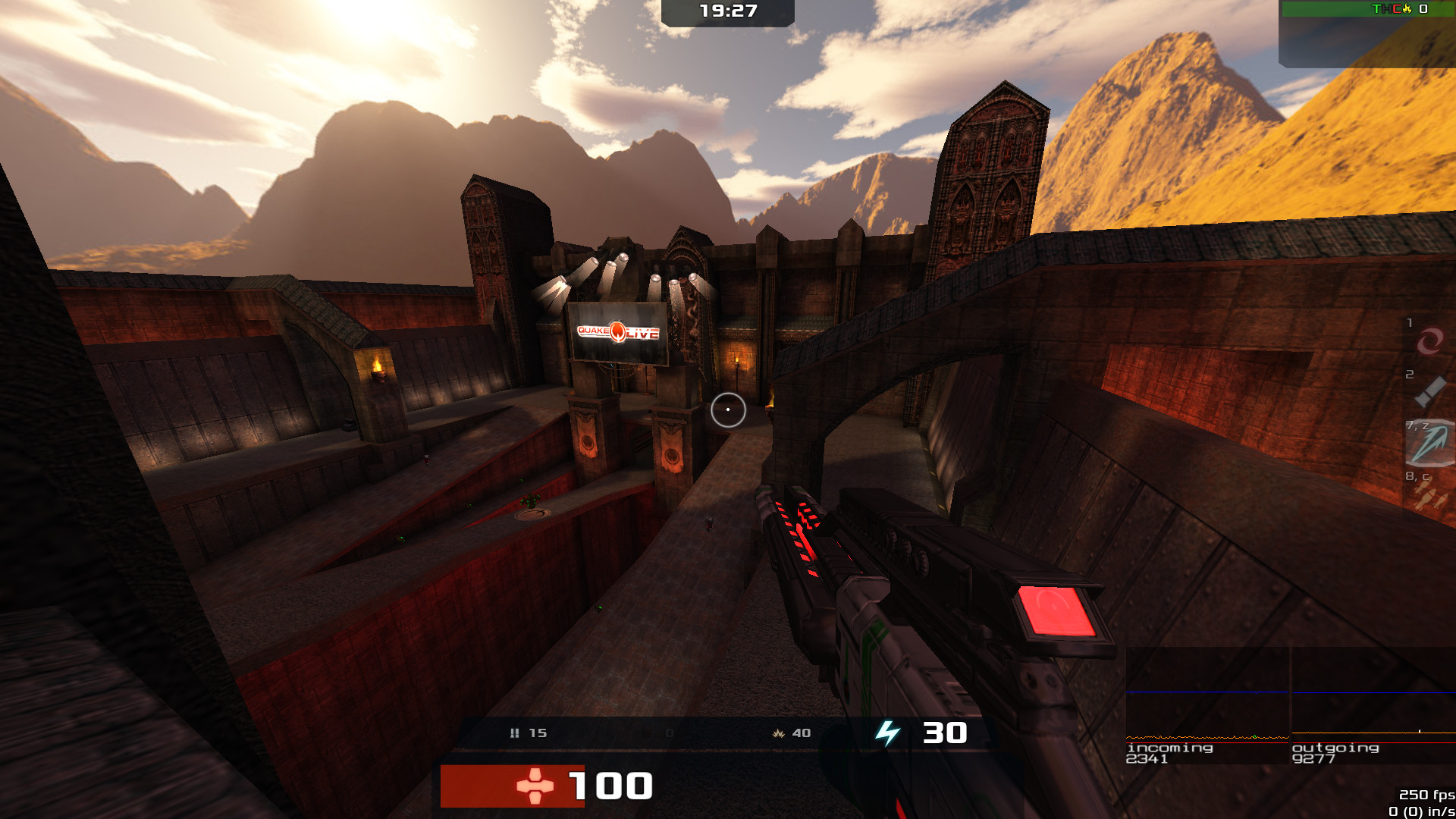Viewport: 1456px width, 819px height.
Task: Click the highlighted blue arrow weapon icon
Action: tap(1429, 444)
